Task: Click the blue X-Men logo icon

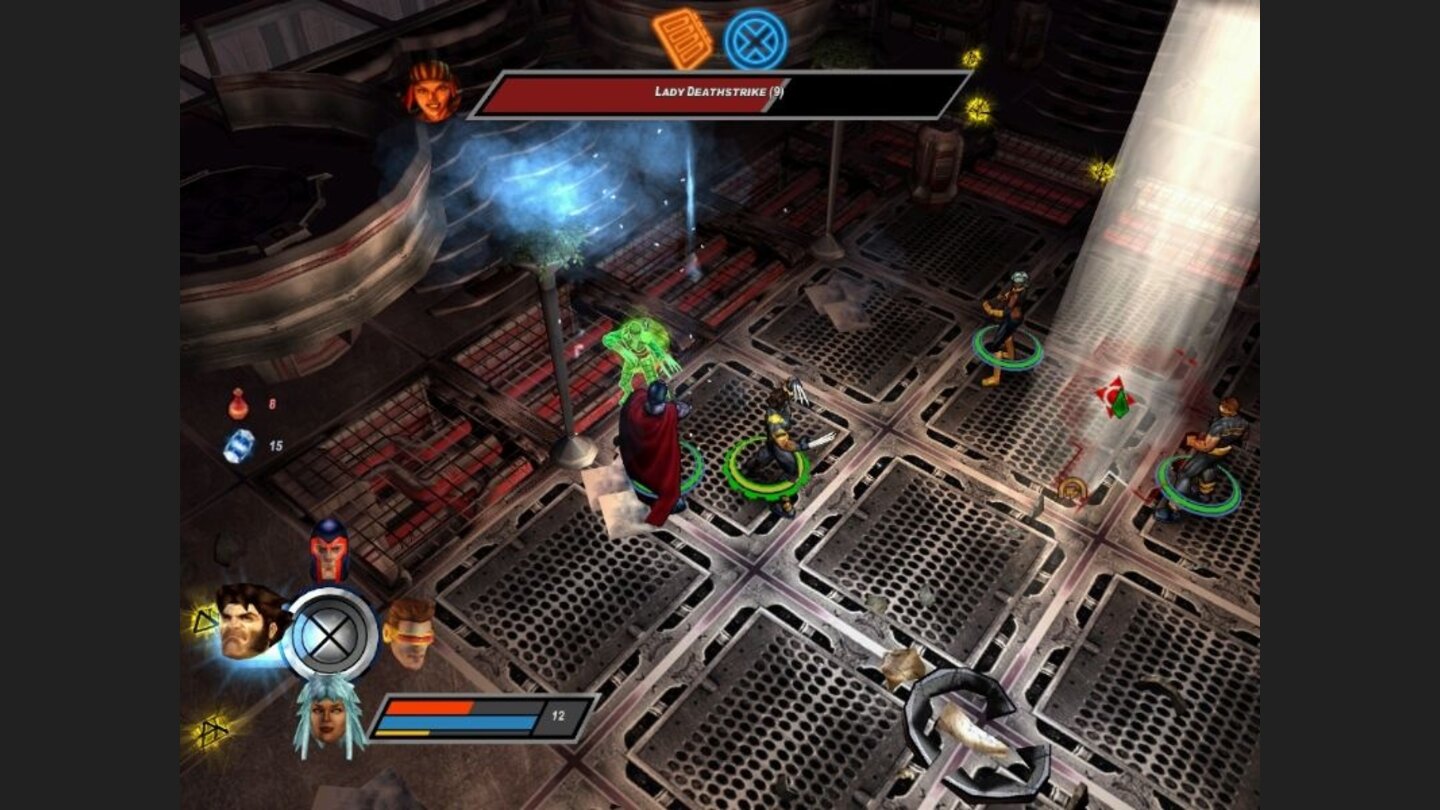Action: pos(756,40)
